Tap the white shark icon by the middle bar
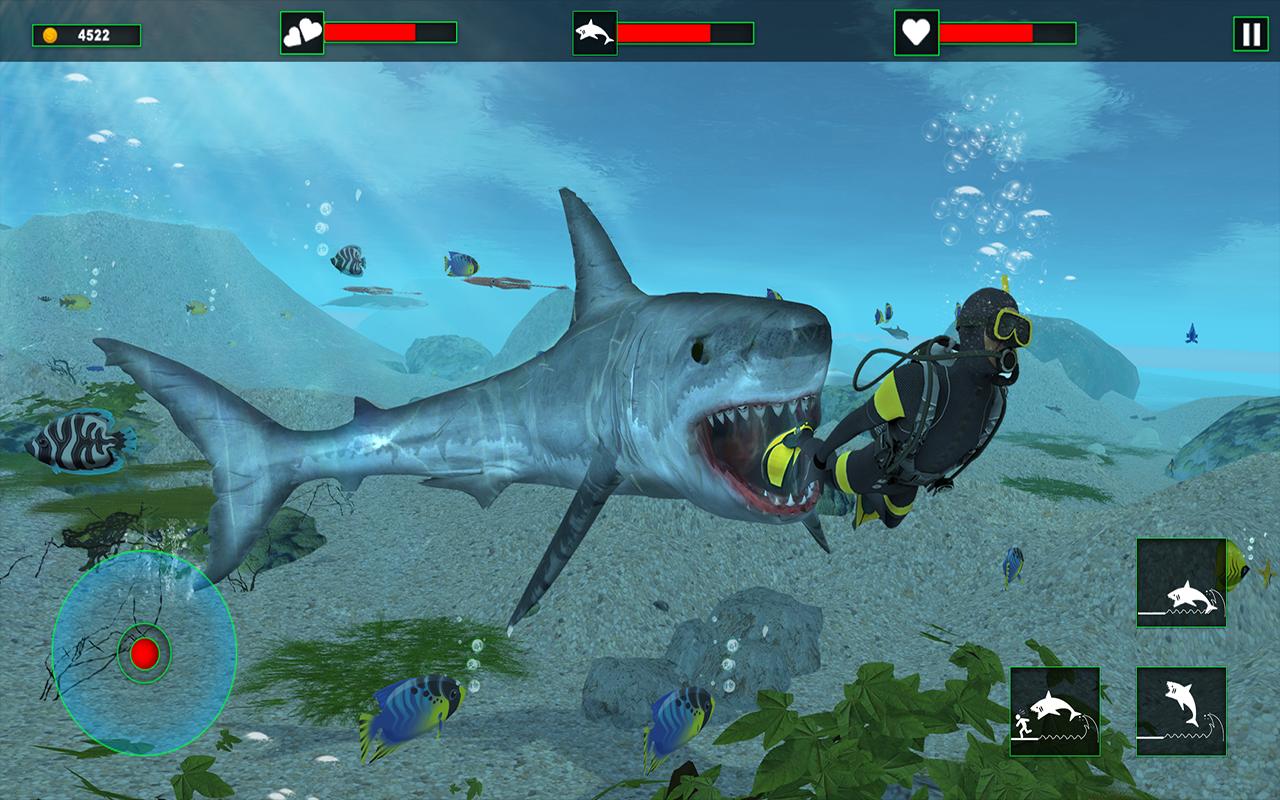 coord(597,31)
